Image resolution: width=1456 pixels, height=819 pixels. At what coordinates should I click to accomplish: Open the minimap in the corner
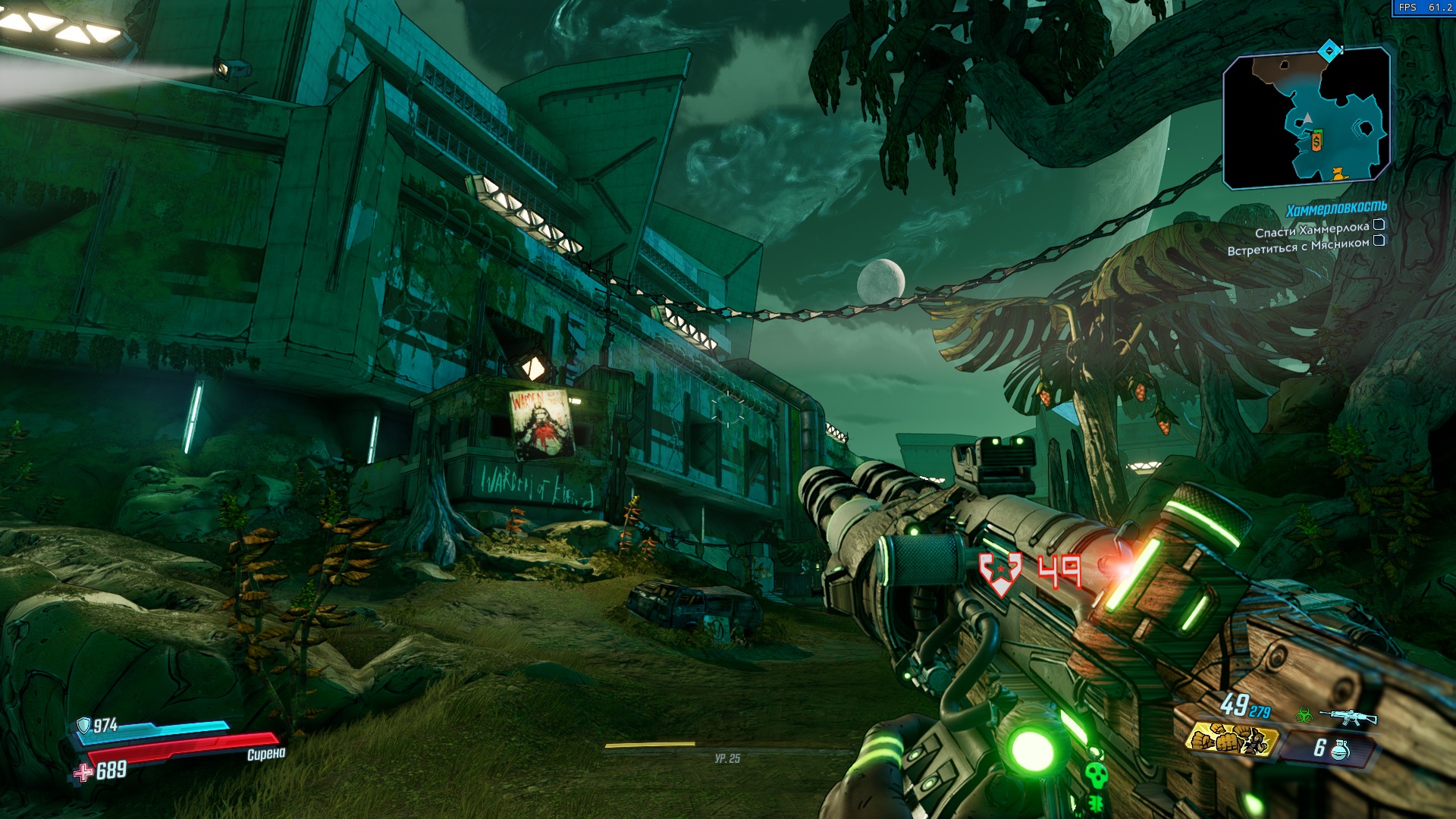1306,118
